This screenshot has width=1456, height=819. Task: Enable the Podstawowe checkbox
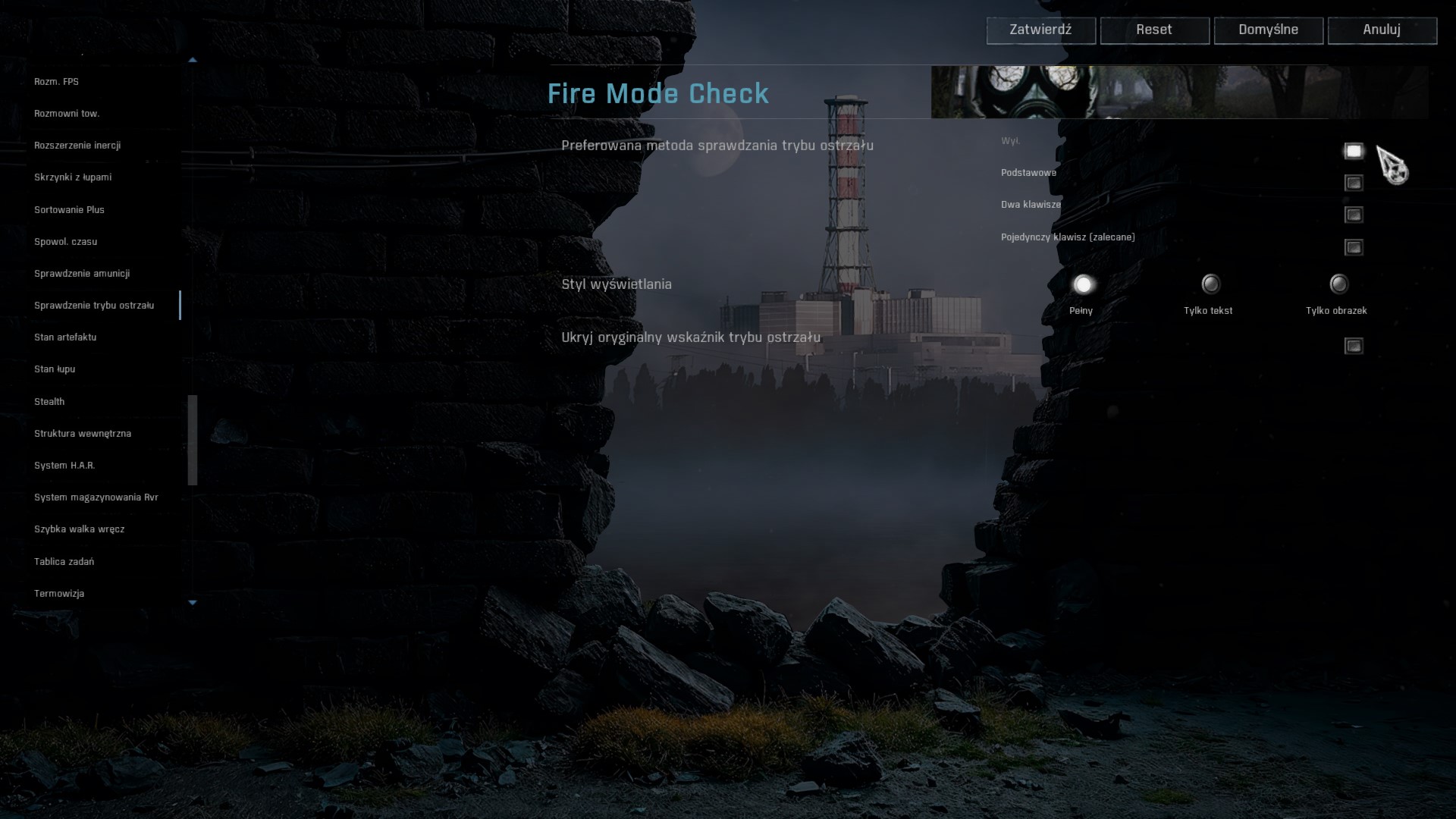(1354, 183)
